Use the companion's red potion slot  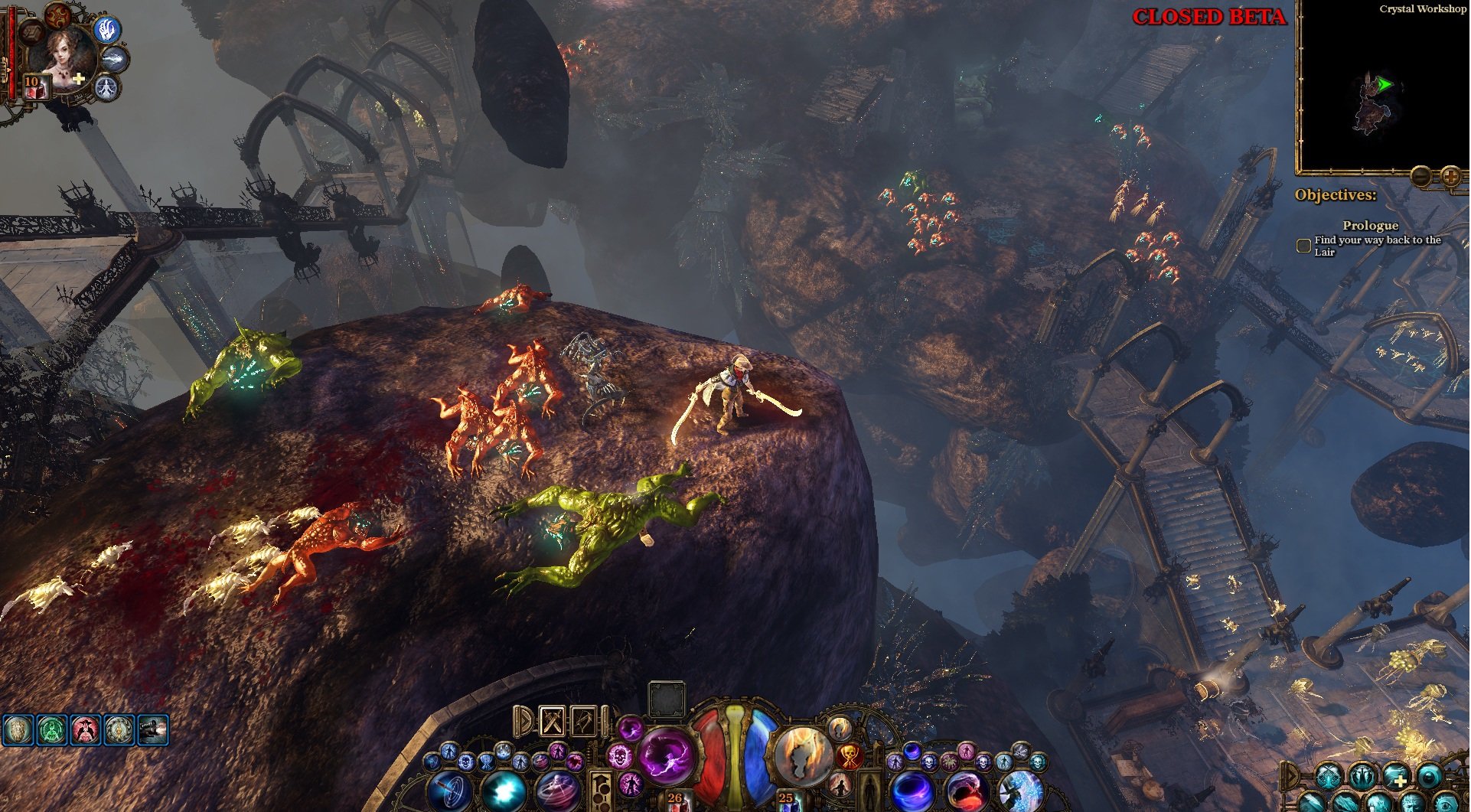pyautogui.click(x=34, y=87)
